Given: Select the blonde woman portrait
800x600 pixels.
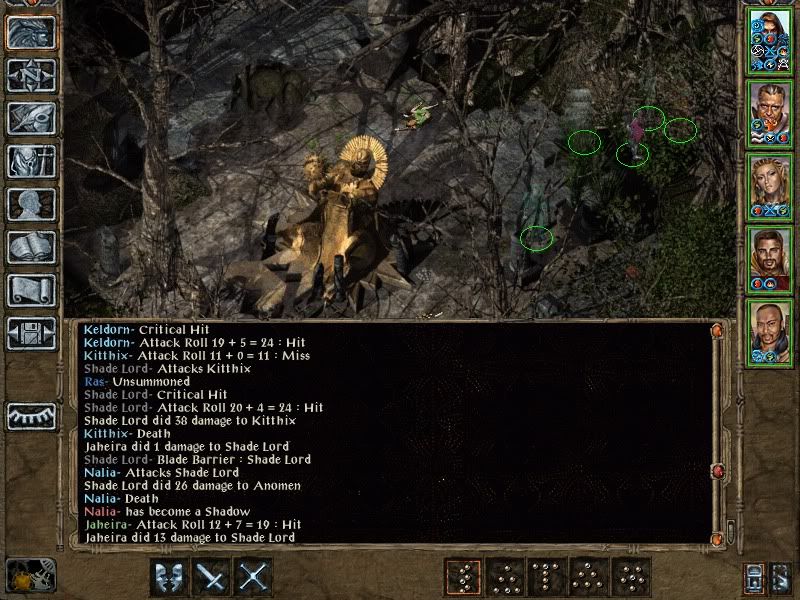Looking at the screenshot, I should [x=770, y=187].
